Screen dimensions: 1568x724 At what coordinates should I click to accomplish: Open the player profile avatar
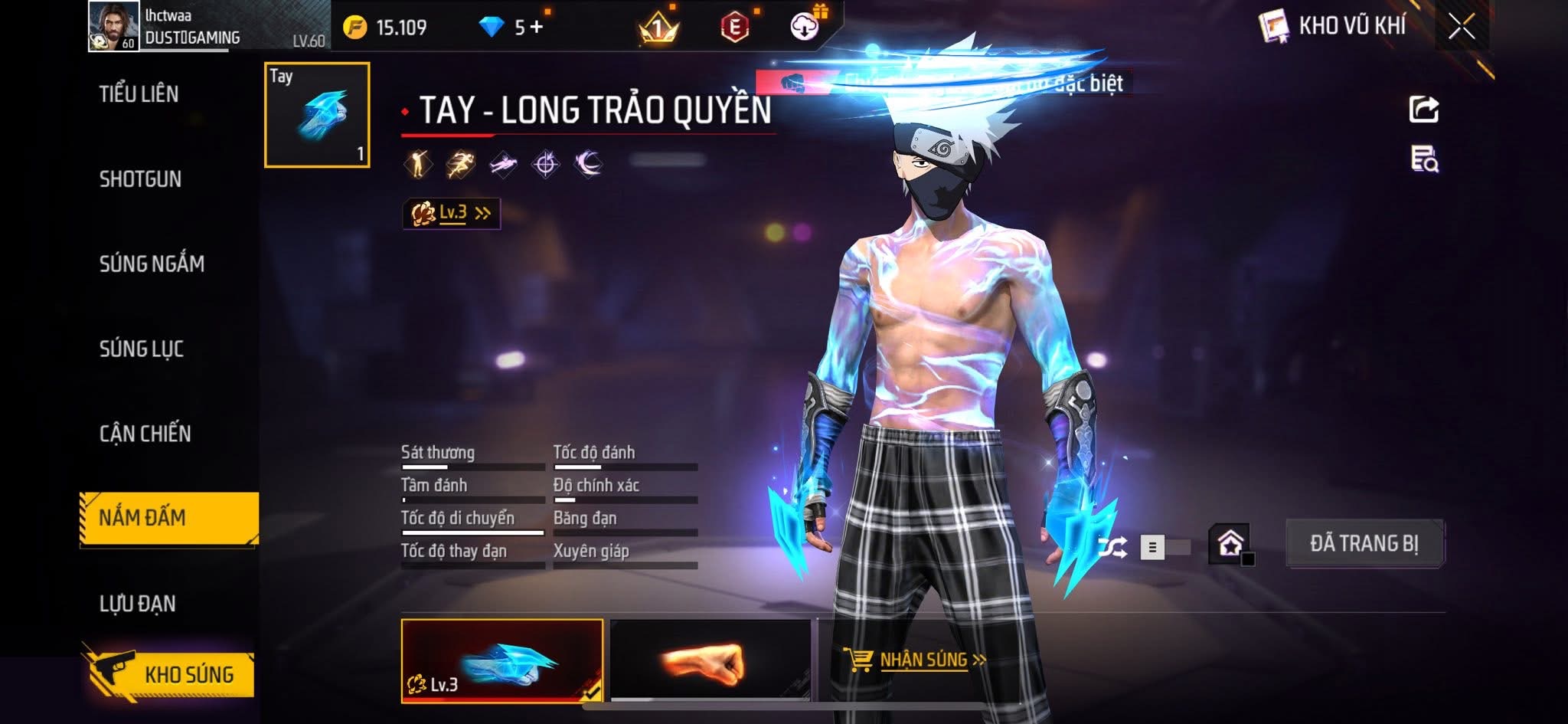[113, 26]
